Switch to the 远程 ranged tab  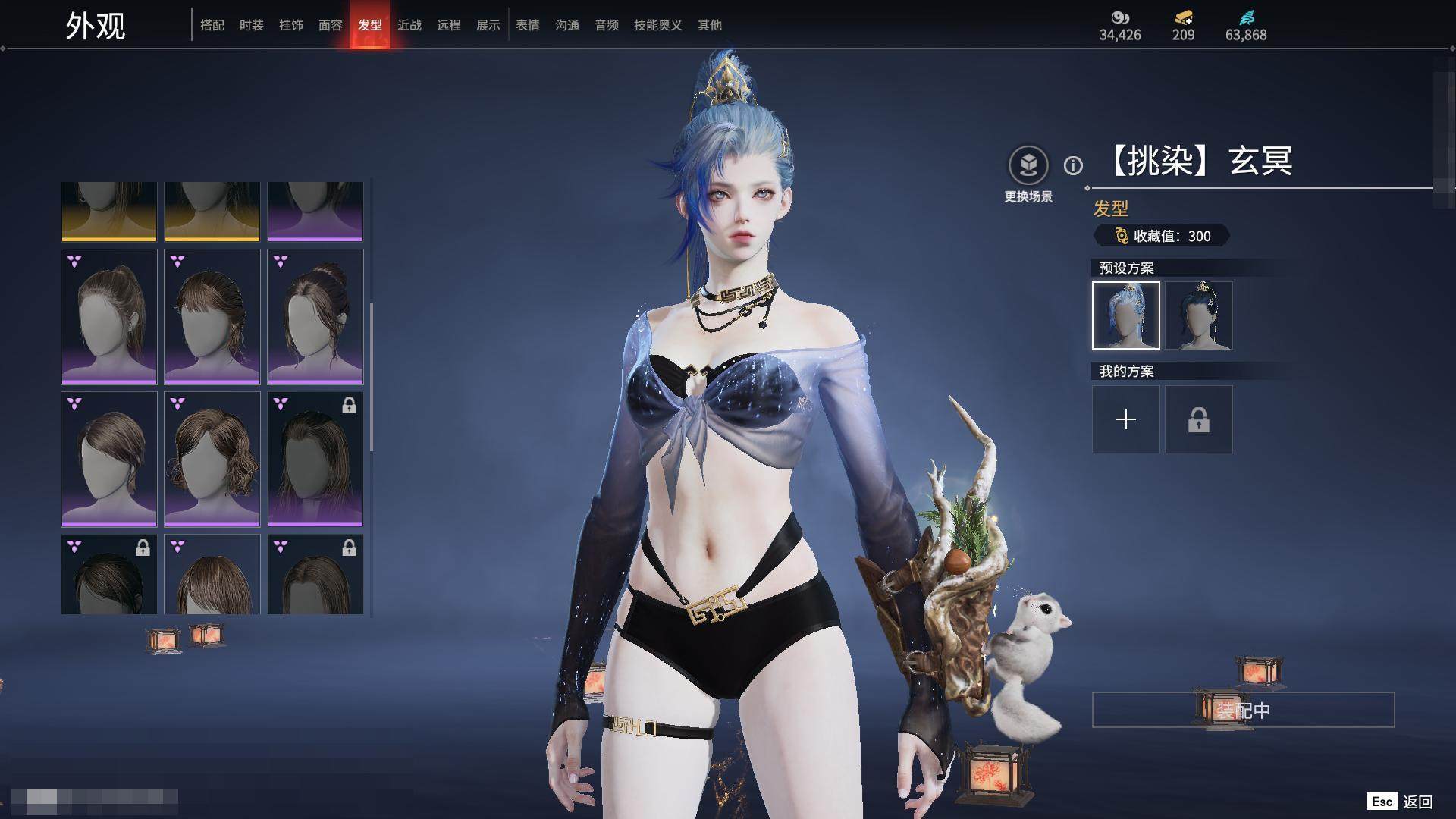coord(449,25)
